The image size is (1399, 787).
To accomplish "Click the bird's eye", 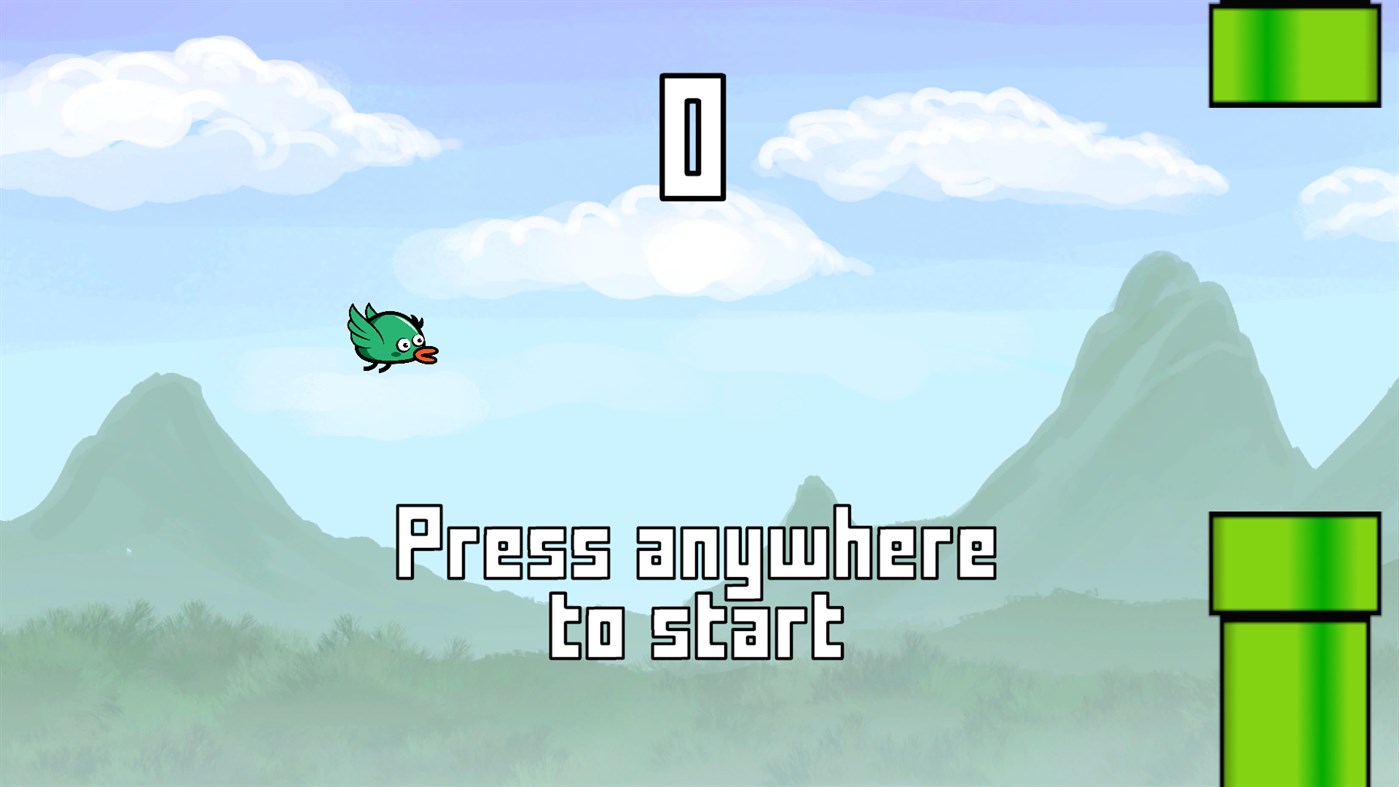I will [405, 345].
